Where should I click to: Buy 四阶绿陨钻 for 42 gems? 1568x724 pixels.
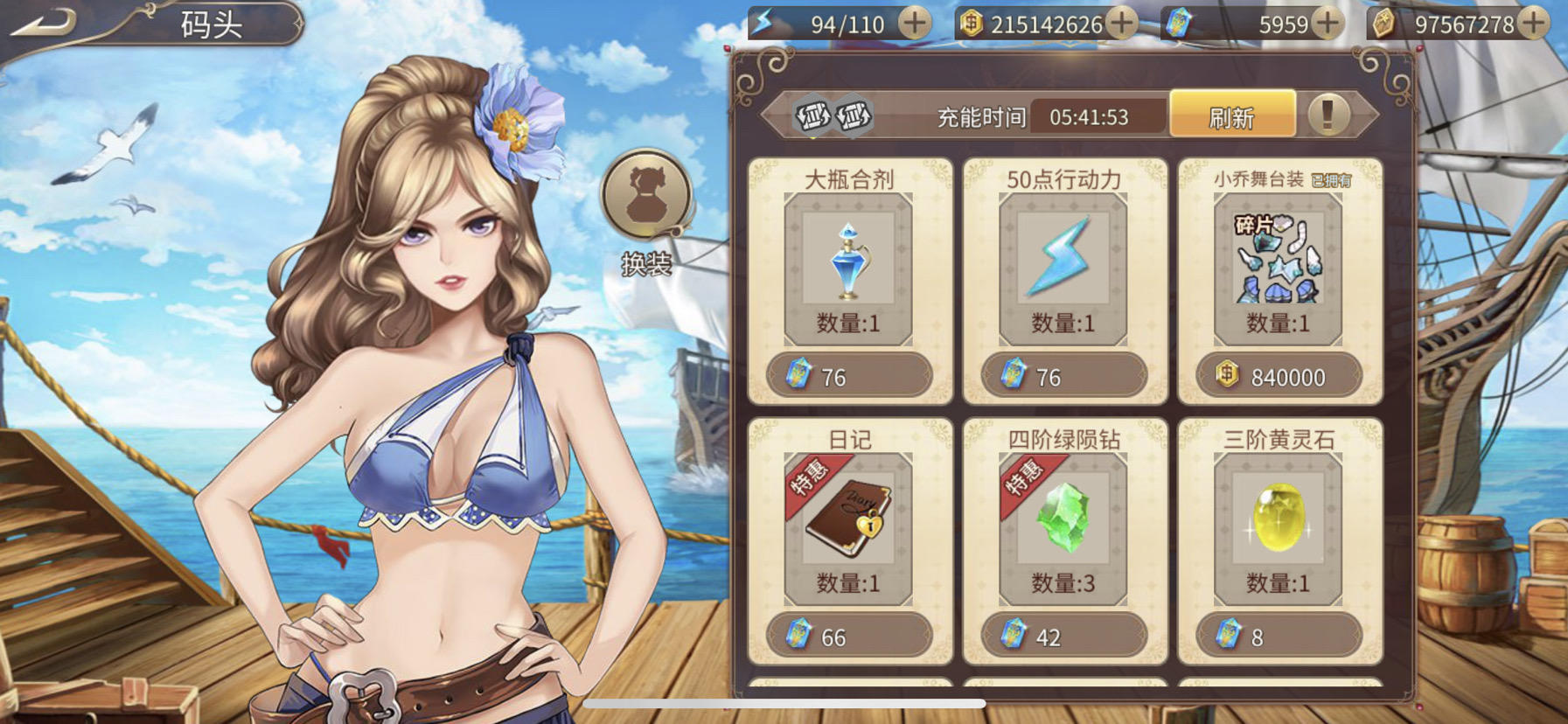(1063, 637)
